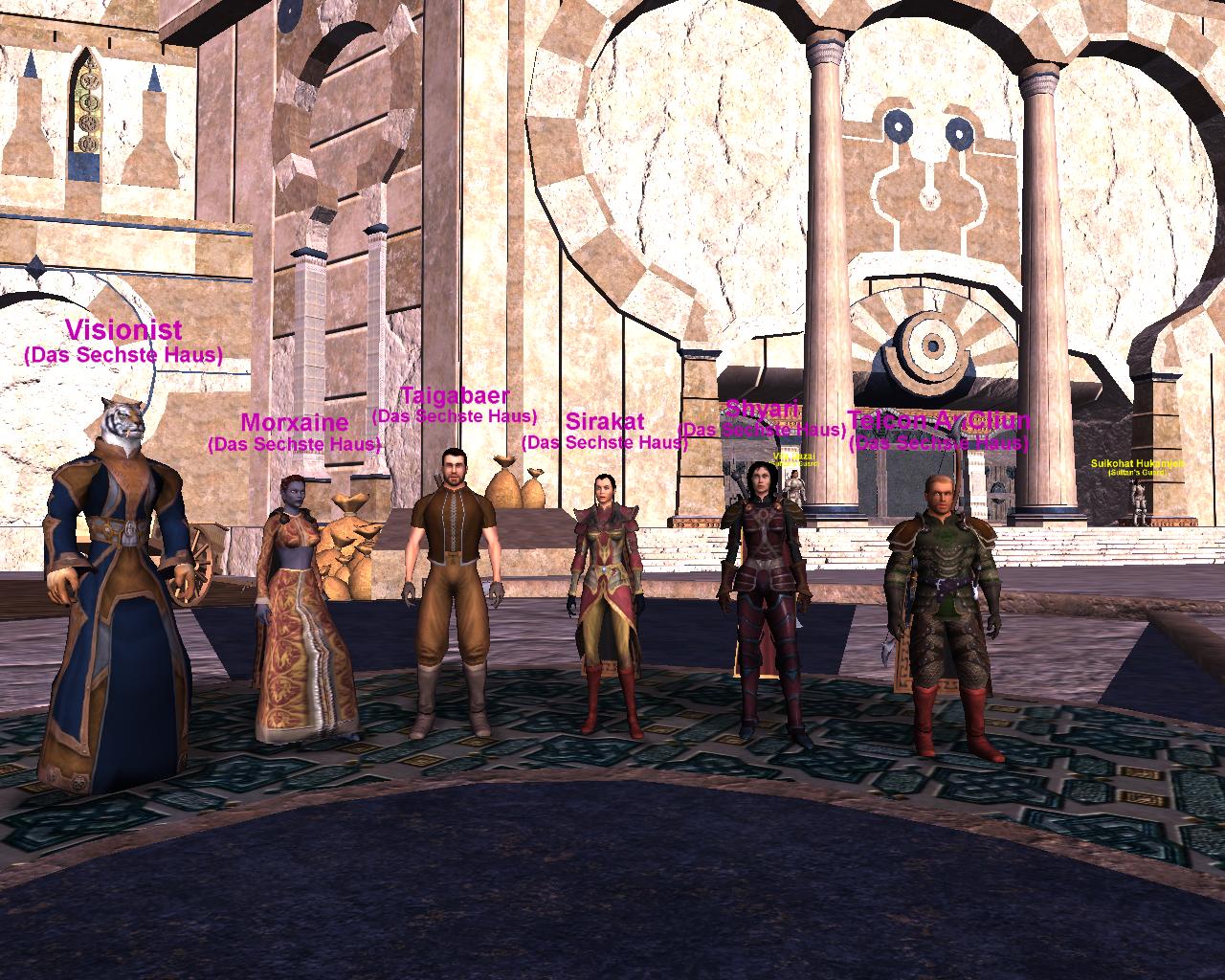Click Taigabaer's name tag
This screenshot has width=1225, height=980.
click(x=455, y=395)
